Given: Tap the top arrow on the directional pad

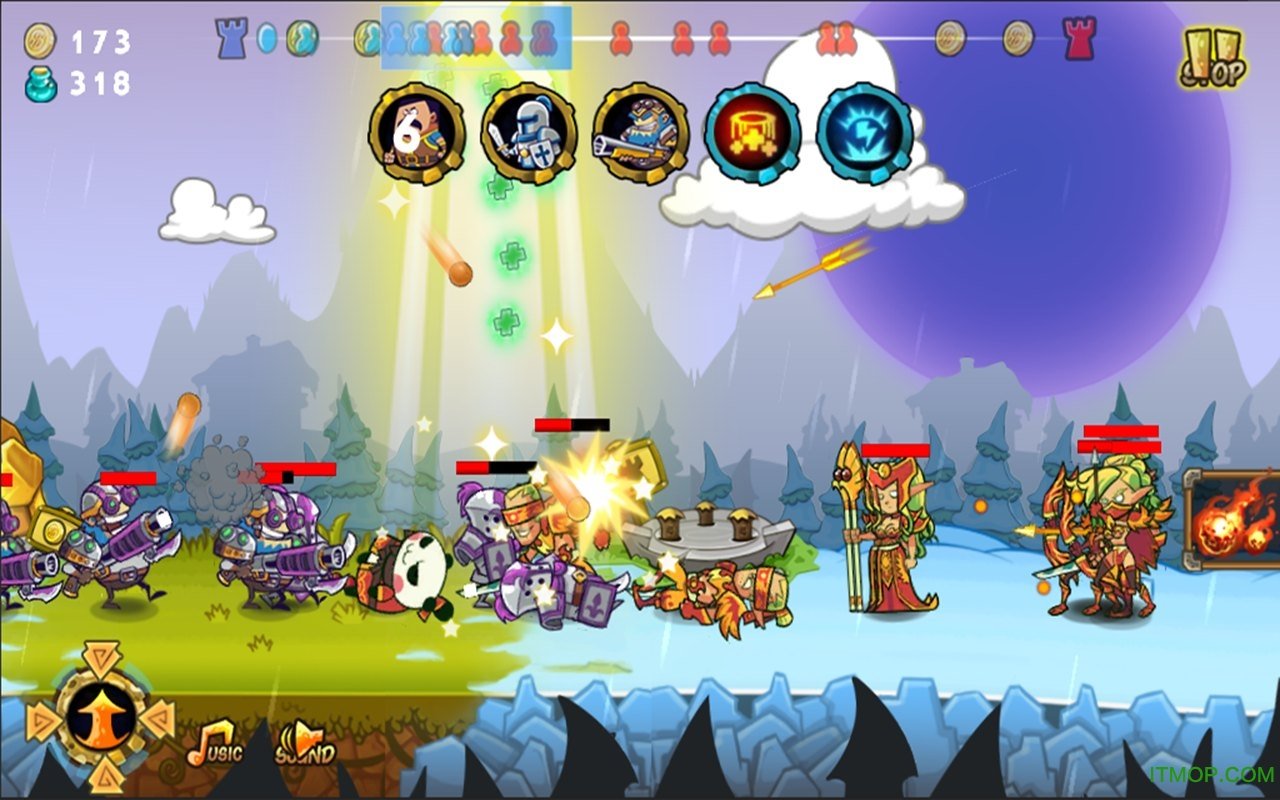Looking at the screenshot, I should (x=100, y=656).
